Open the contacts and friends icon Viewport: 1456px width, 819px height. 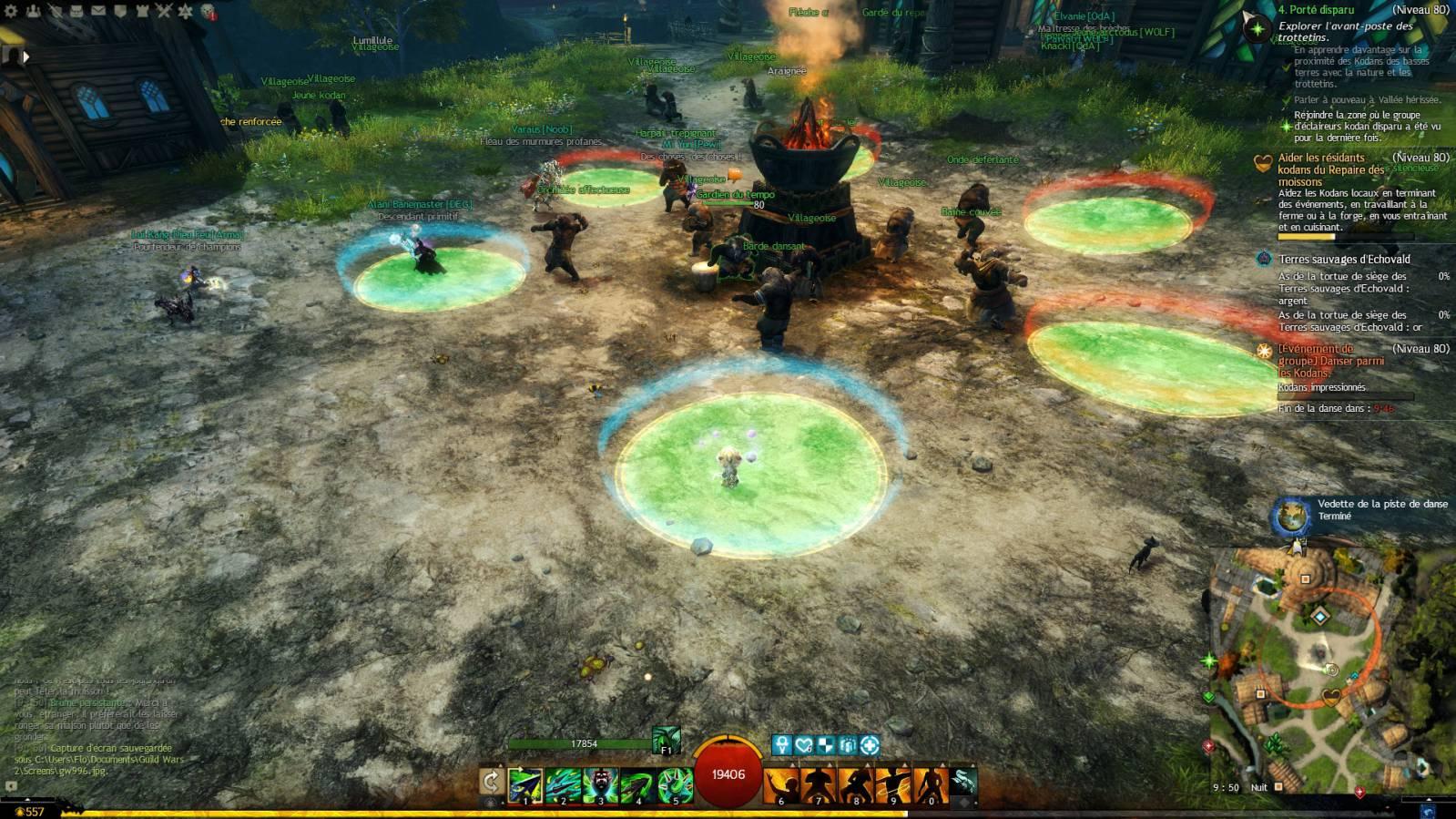coord(34,12)
